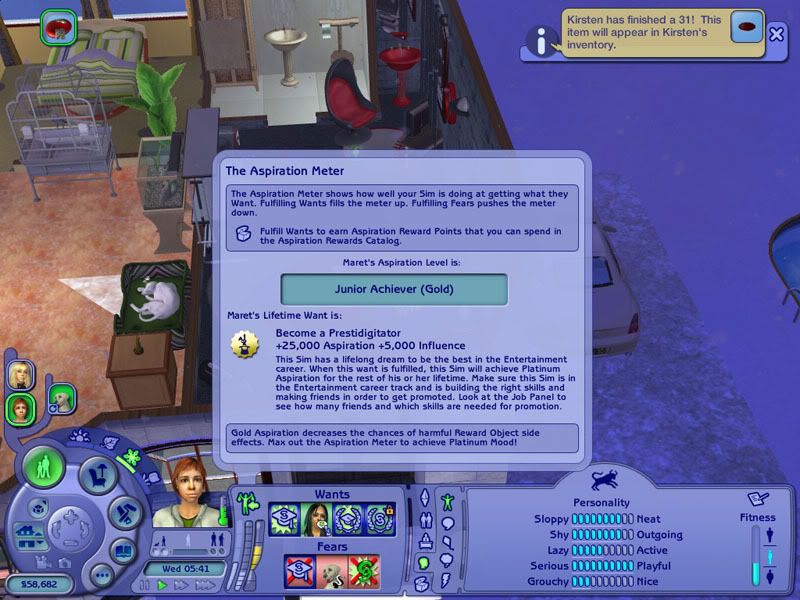Image resolution: width=800 pixels, height=600 pixels.
Task: Select the dog pet portrait
Action: (x=61, y=398)
